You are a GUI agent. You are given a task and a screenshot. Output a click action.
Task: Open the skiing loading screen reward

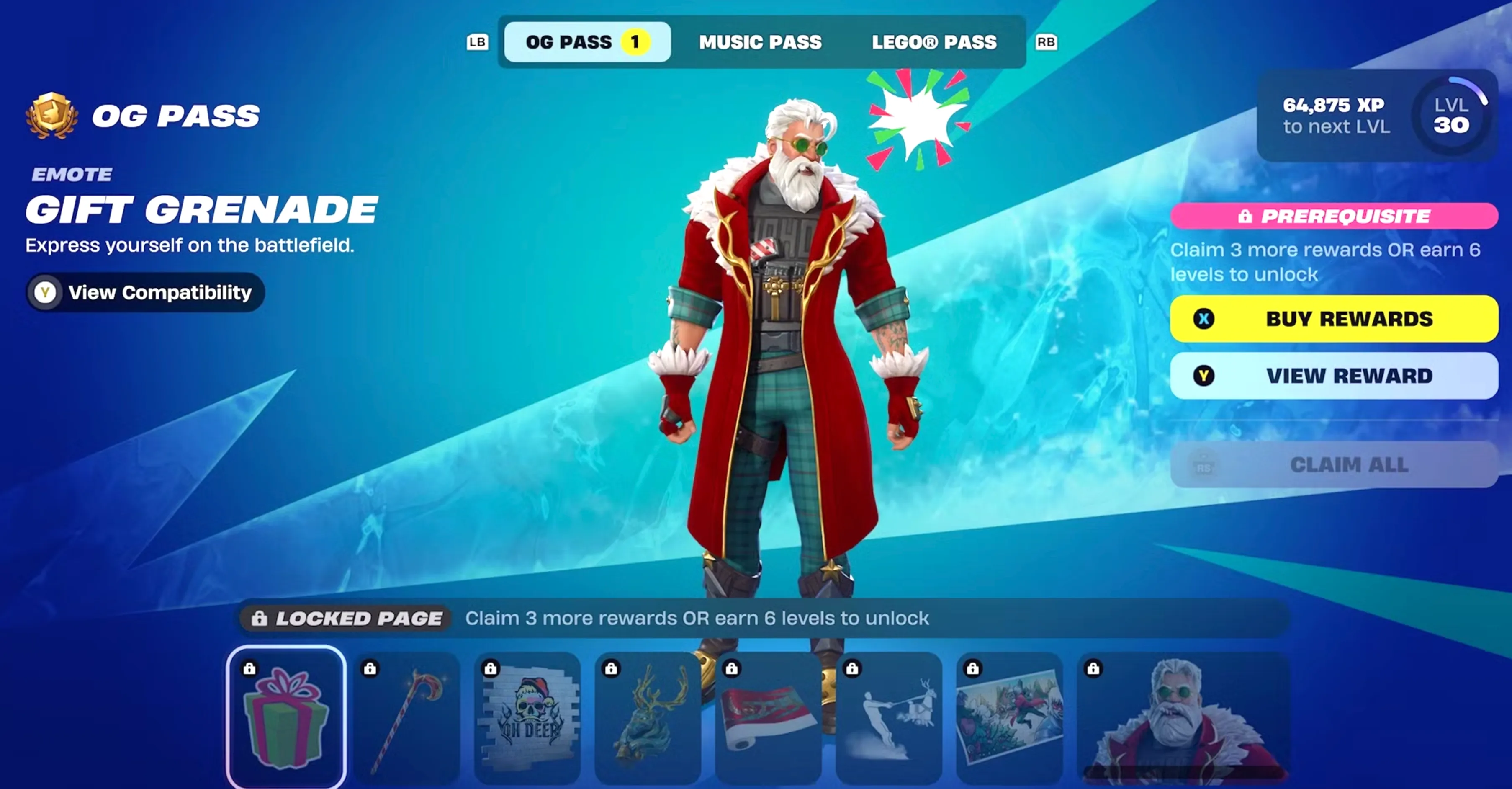[x=889, y=717]
